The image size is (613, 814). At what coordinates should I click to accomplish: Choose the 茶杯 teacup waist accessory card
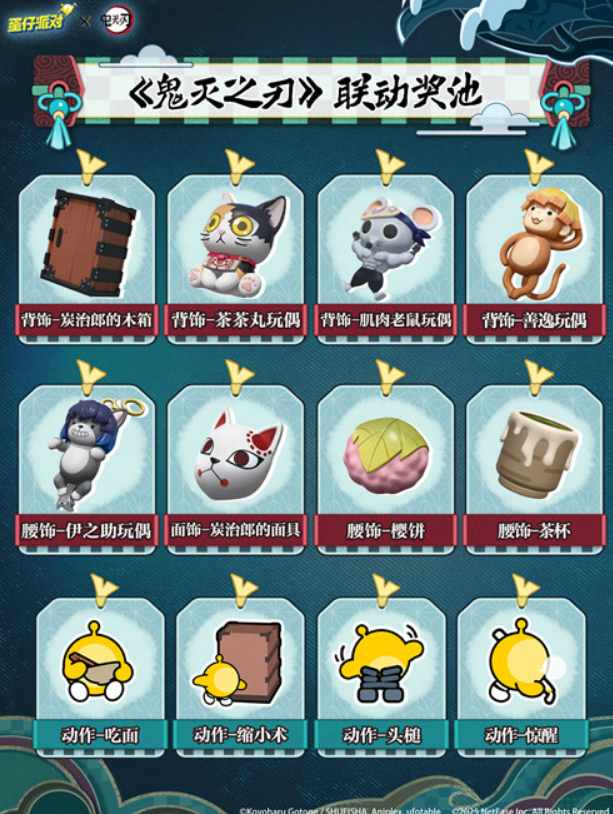pyautogui.click(x=536, y=455)
